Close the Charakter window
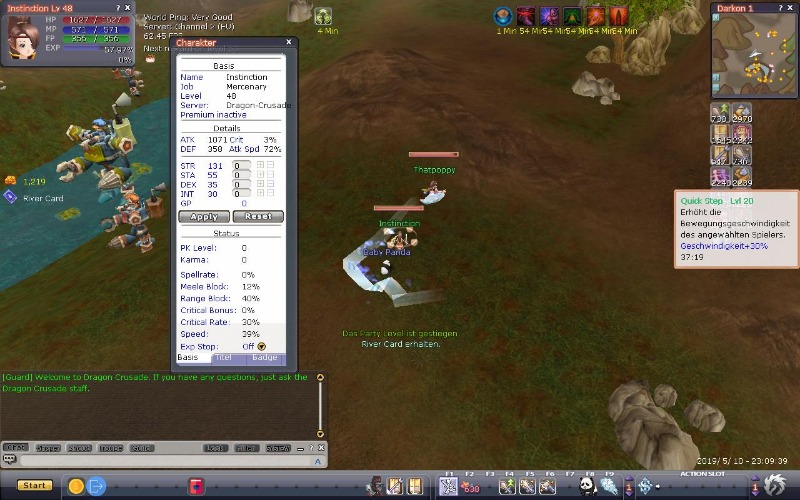The width and height of the screenshot is (800, 500). [289, 42]
